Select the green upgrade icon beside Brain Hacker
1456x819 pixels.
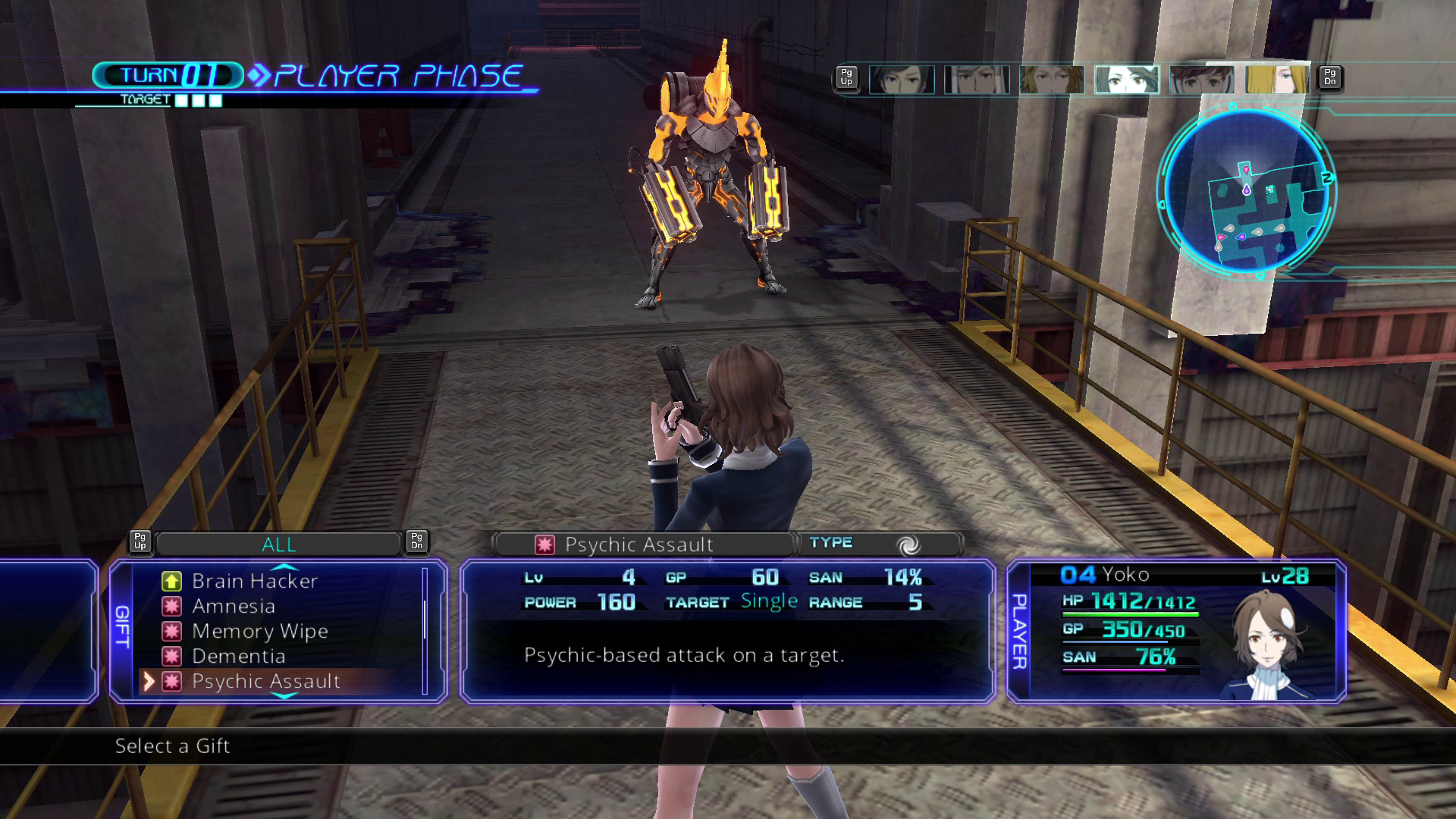click(x=173, y=581)
